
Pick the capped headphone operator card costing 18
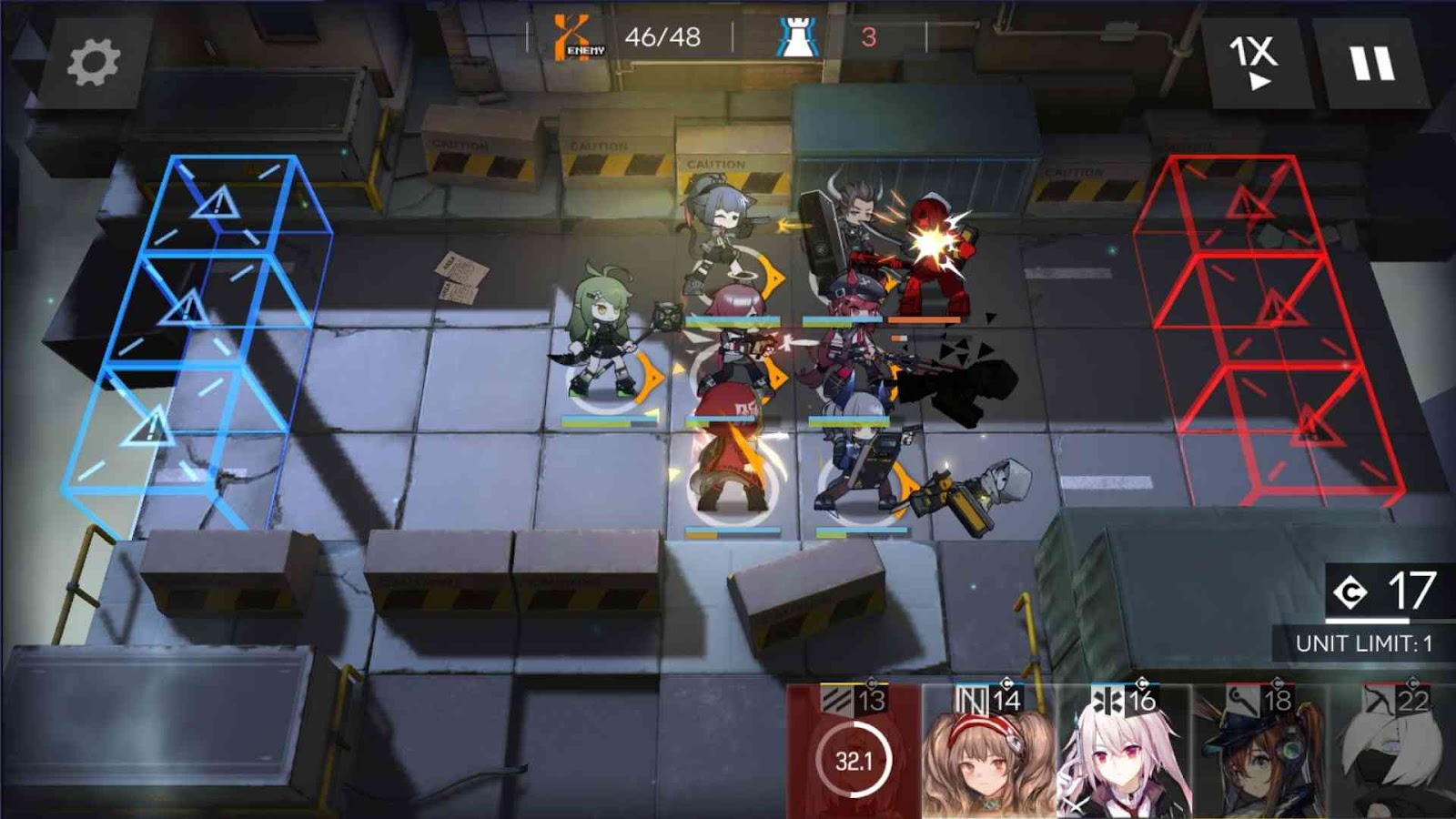[x=1259, y=753]
